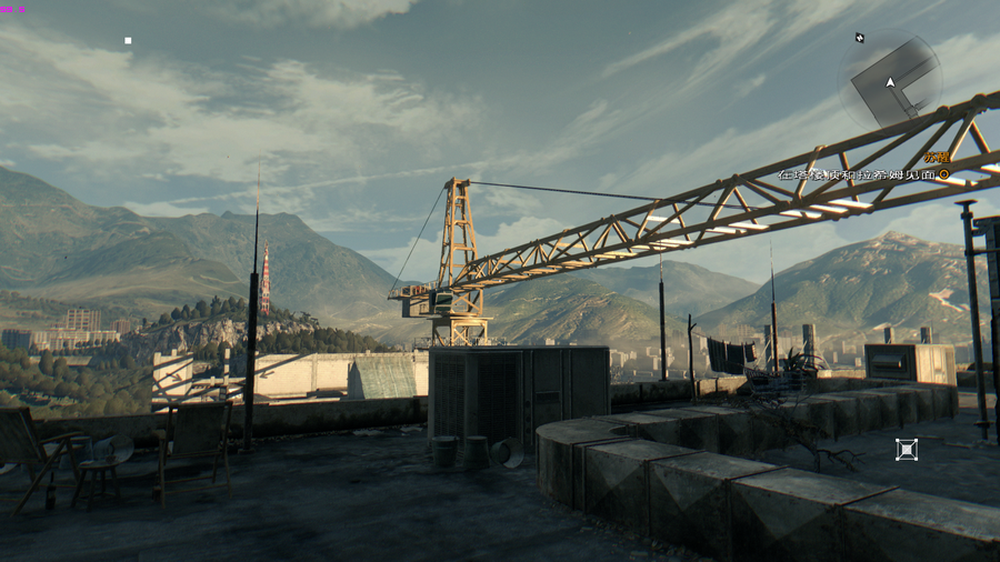Click the orange quest objective text
Viewport: 1000px width, 562px height.
click(x=936, y=157)
